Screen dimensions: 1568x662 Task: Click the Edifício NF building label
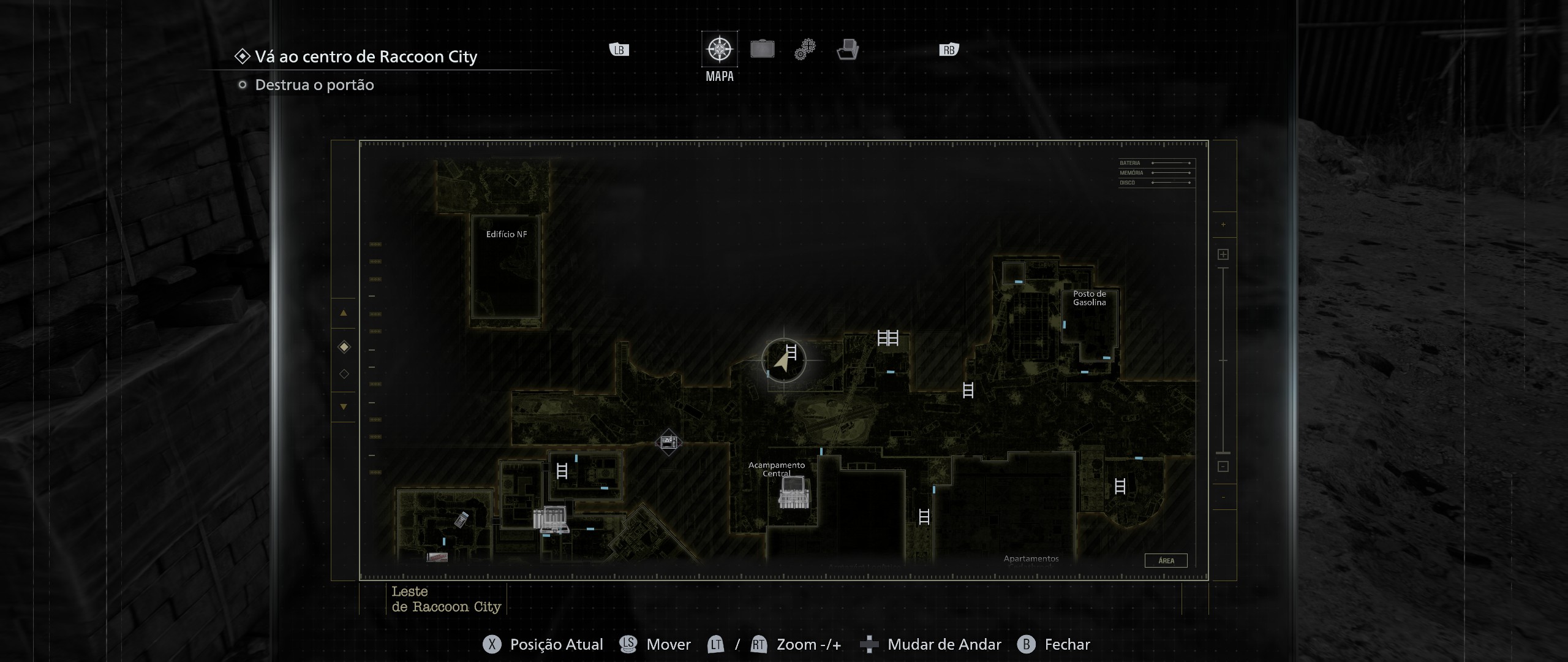click(x=506, y=234)
